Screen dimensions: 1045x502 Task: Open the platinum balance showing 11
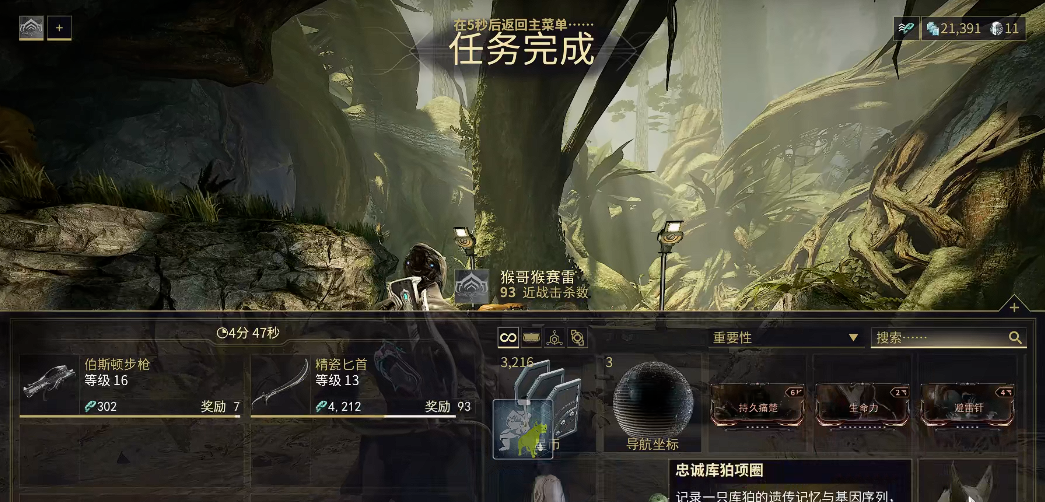[1005, 28]
